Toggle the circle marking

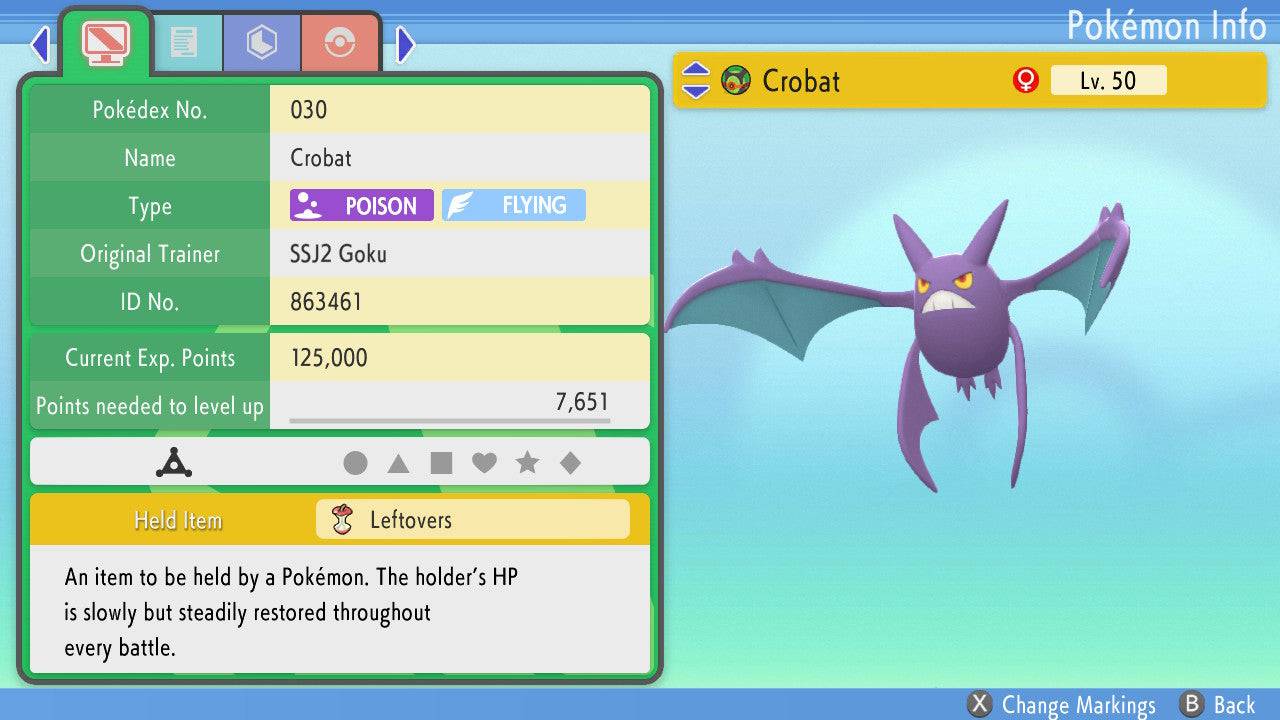click(355, 463)
